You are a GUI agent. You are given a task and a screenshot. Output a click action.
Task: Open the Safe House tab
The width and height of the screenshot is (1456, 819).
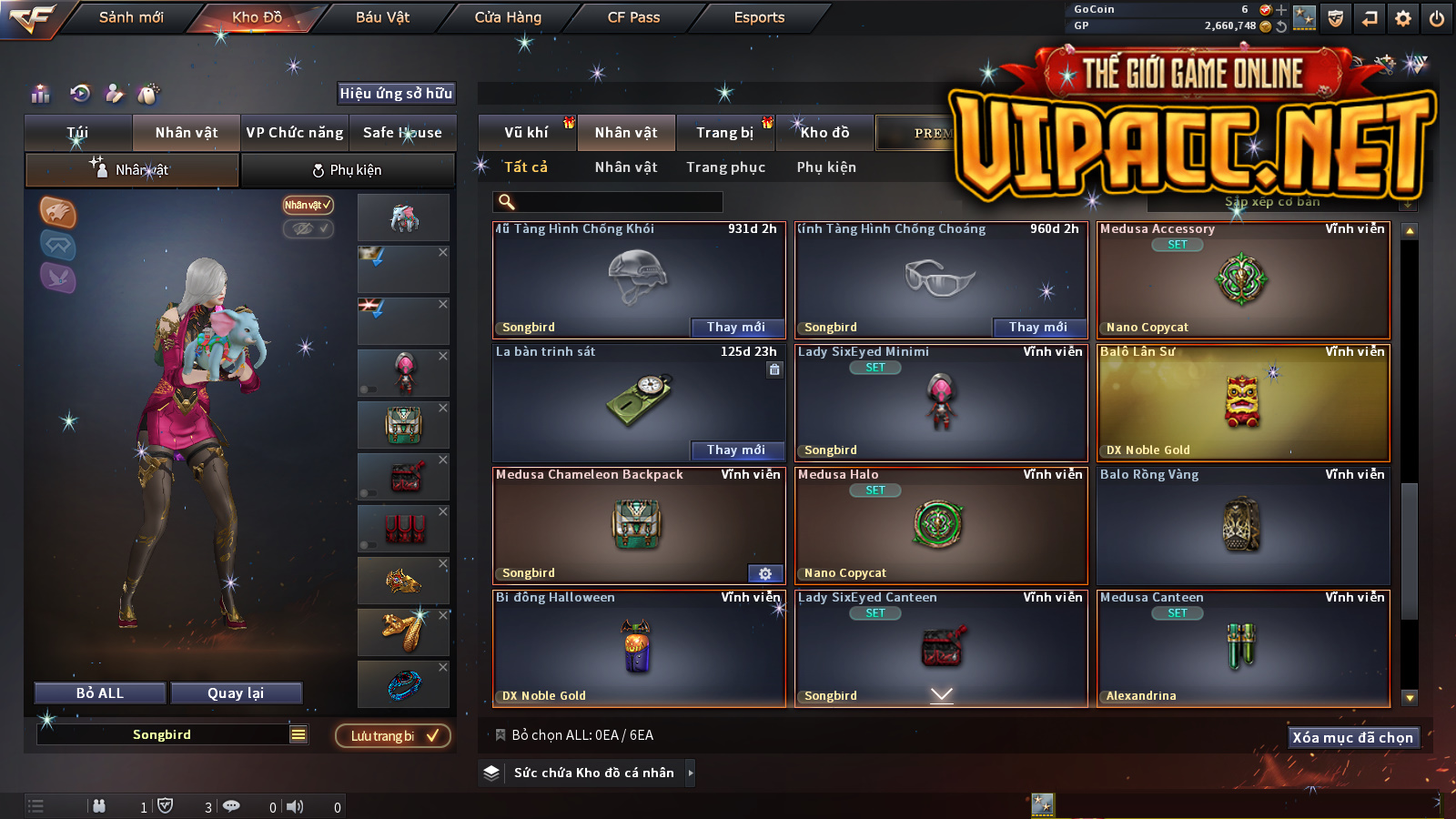pos(402,133)
